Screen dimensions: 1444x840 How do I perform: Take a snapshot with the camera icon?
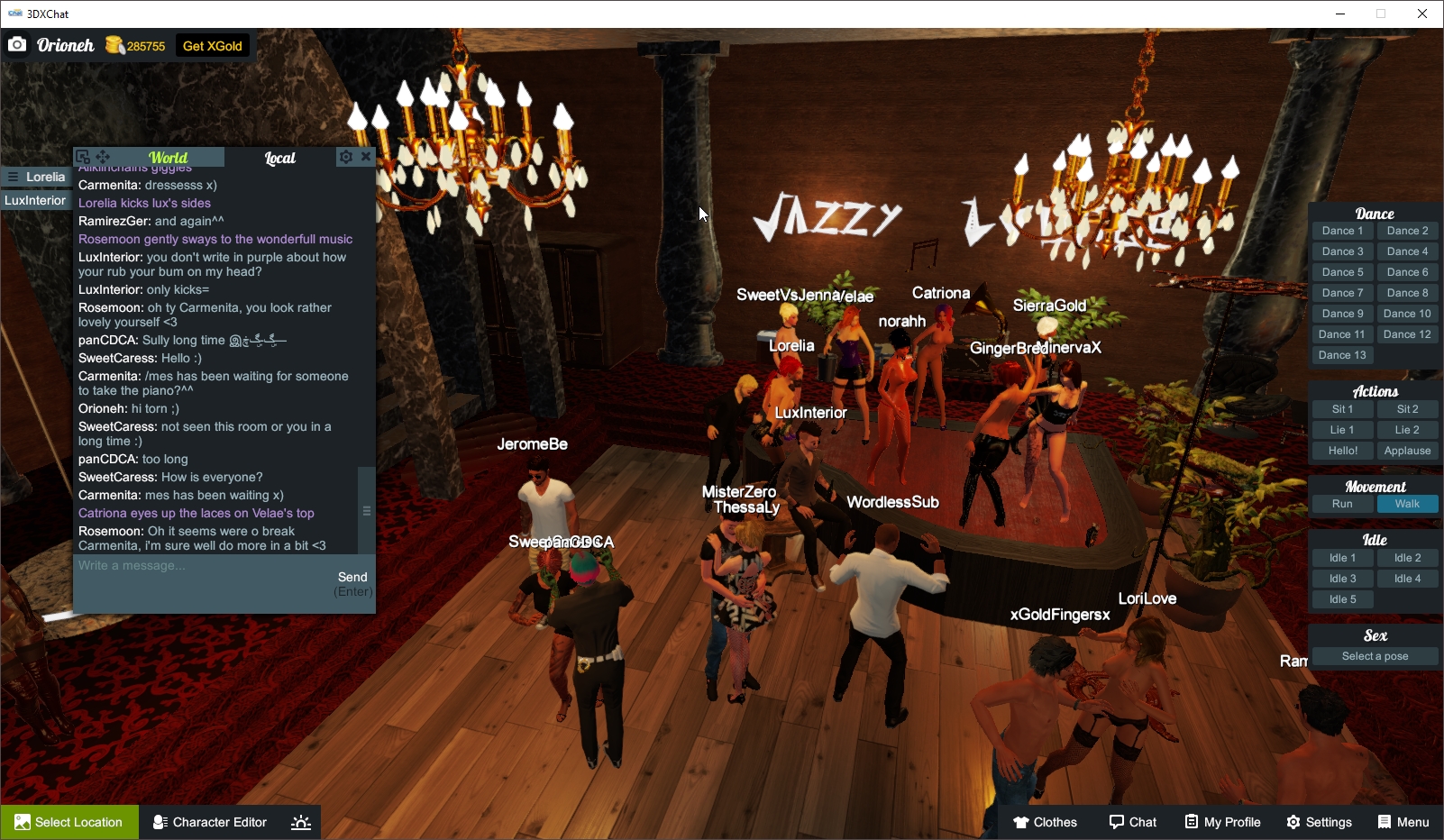17,44
